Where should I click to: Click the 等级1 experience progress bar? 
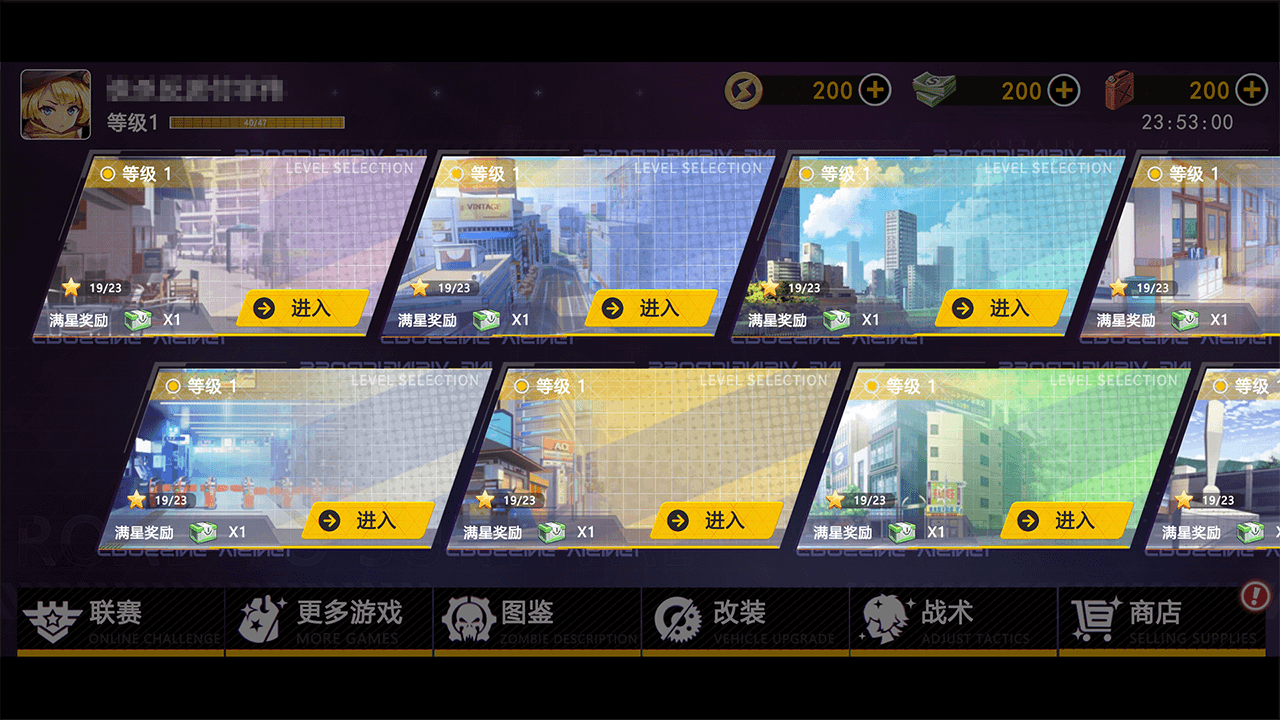(x=255, y=122)
